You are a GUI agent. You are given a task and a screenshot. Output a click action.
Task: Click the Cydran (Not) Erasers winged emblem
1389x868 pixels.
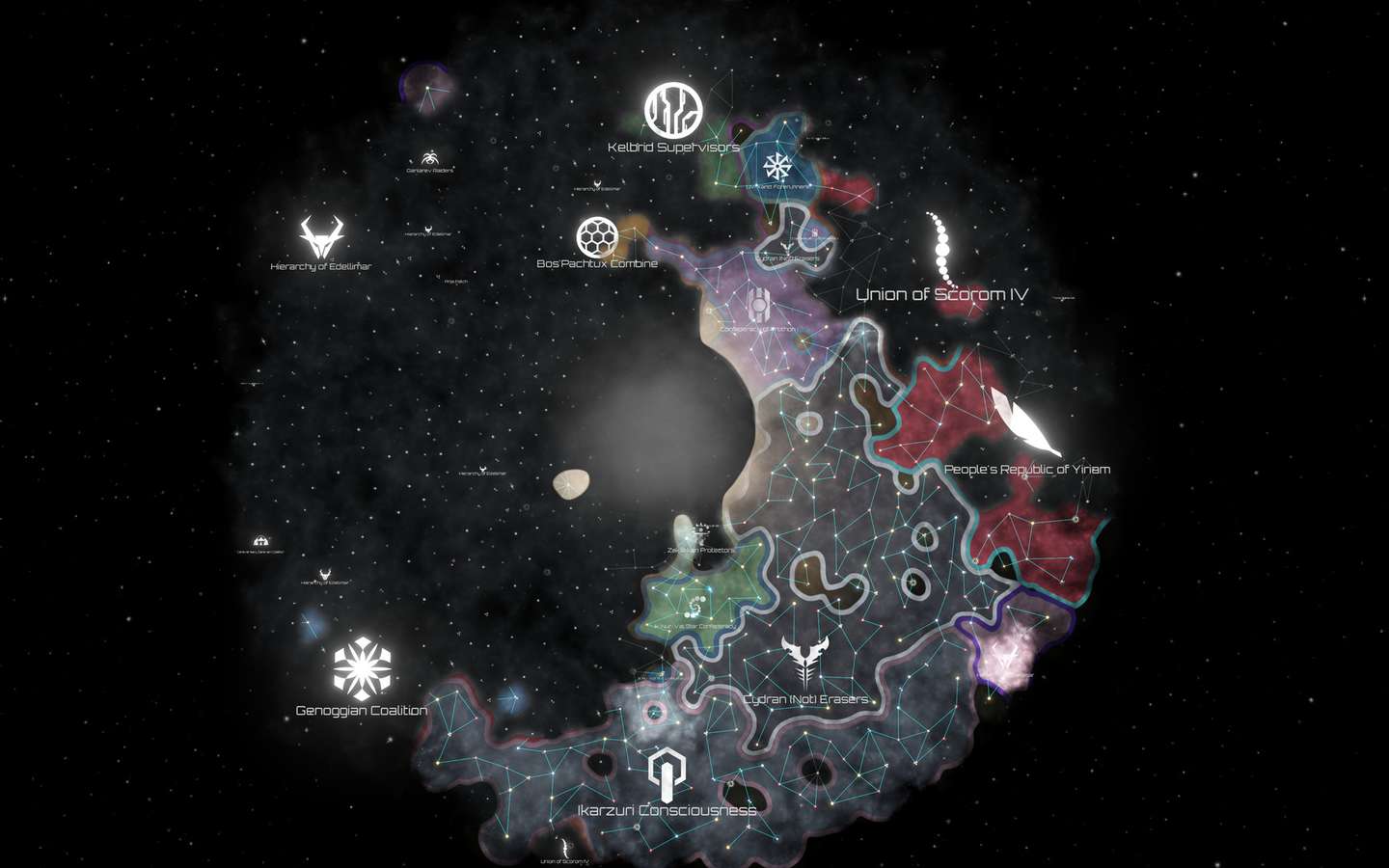point(803,661)
